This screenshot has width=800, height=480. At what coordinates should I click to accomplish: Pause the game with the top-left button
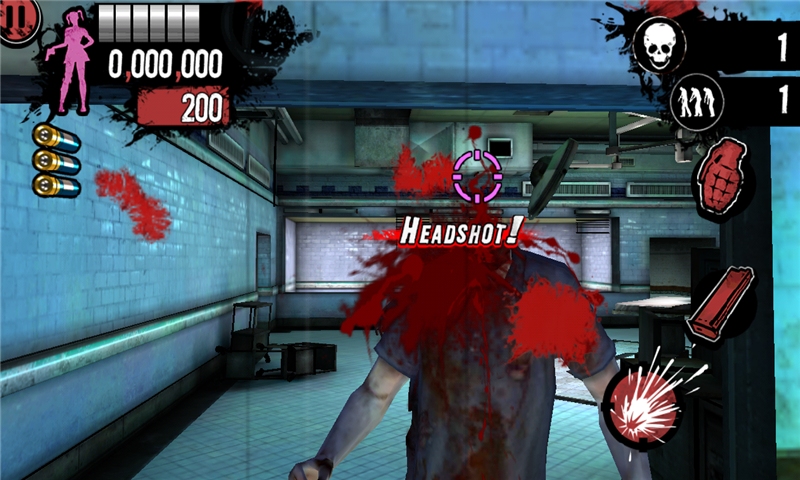pos(17,18)
